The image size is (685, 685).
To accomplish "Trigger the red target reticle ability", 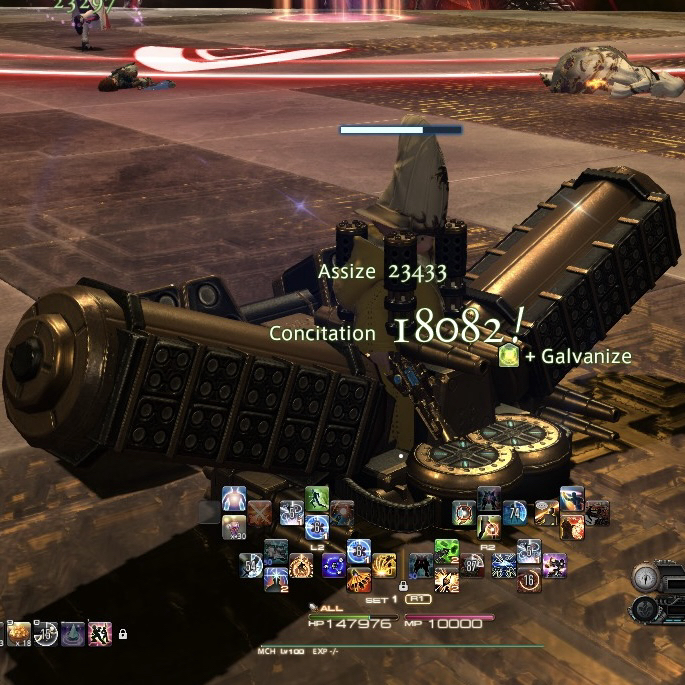I will [x=464, y=513].
